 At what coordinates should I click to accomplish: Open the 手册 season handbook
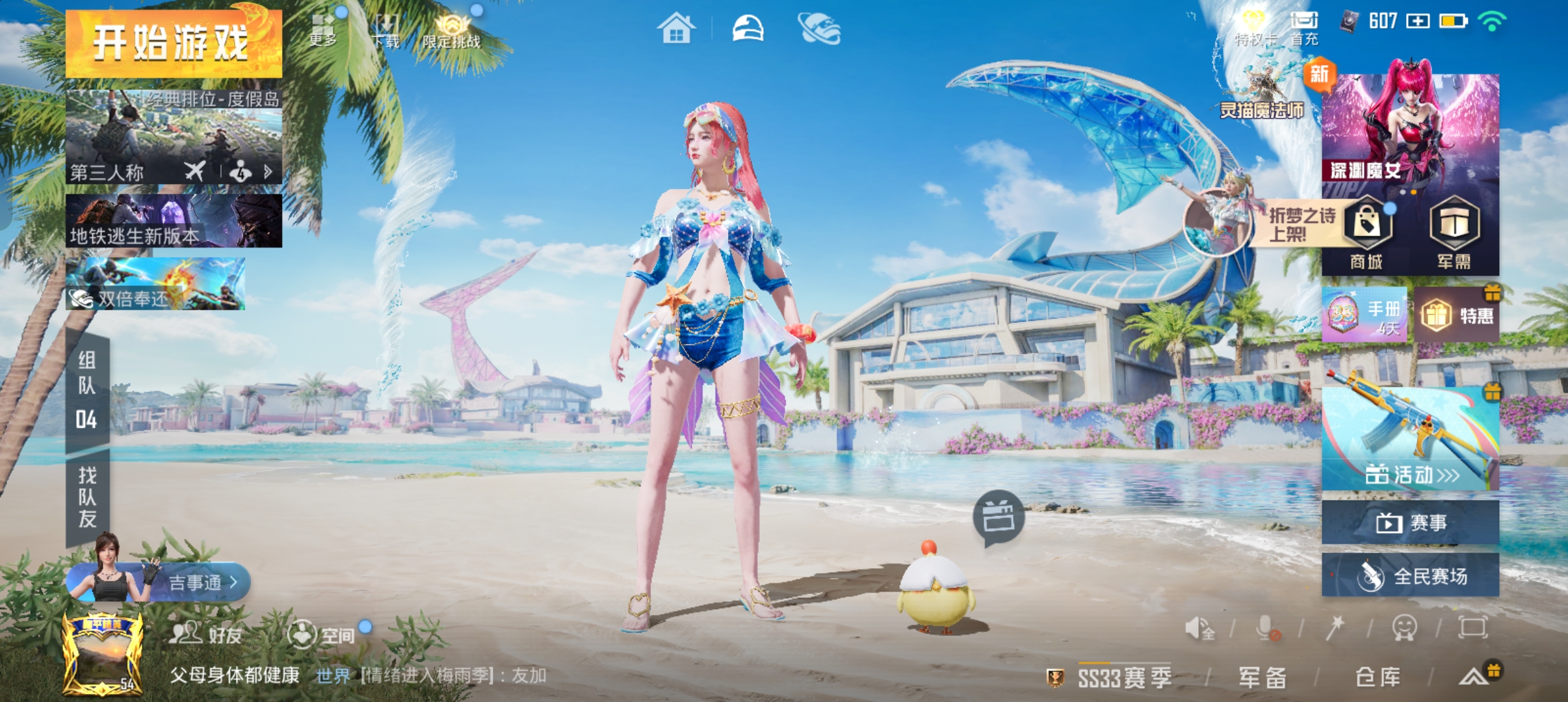pyautogui.click(x=1365, y=315)
